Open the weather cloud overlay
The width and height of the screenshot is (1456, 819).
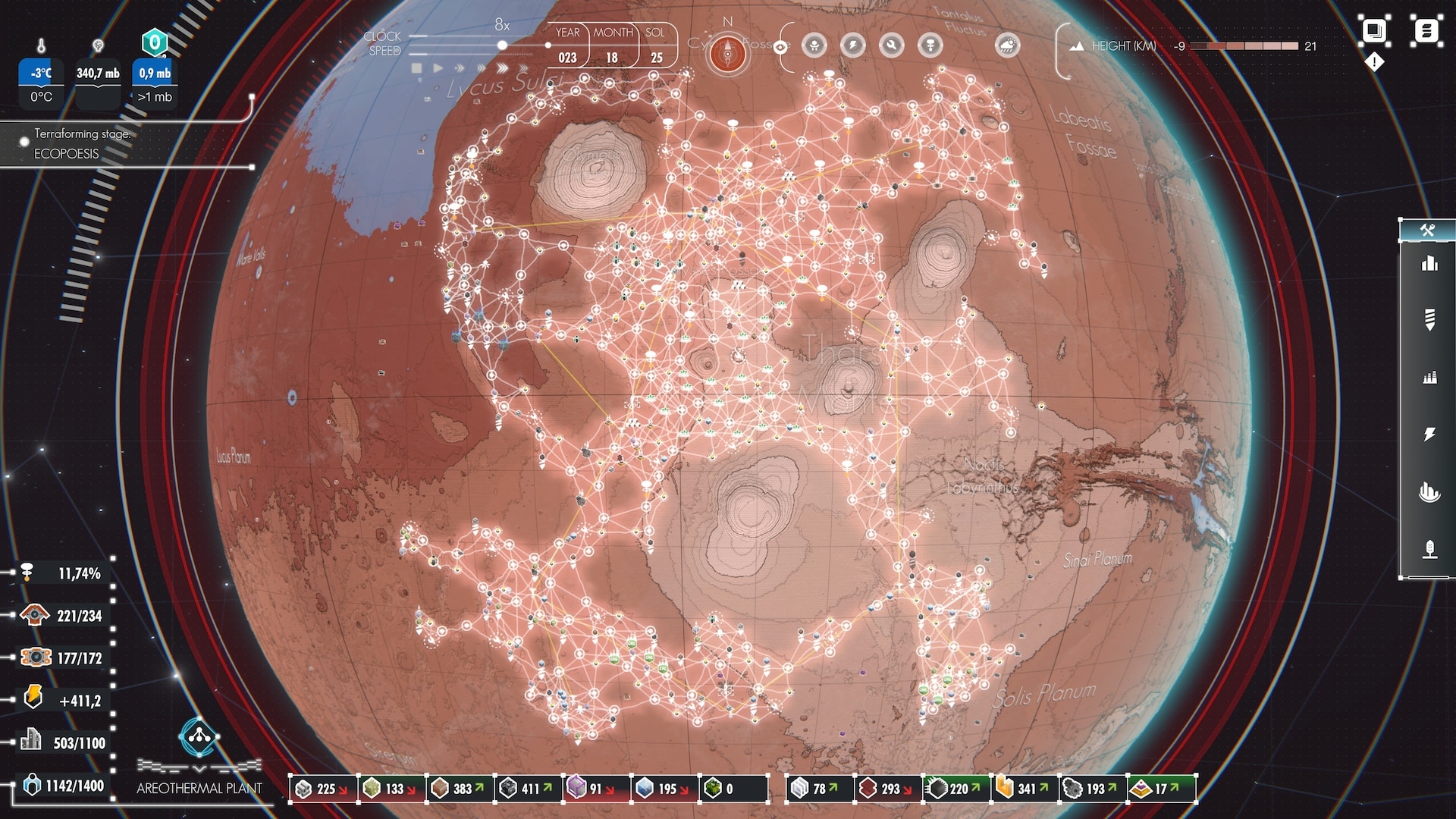coord(1007,45)
